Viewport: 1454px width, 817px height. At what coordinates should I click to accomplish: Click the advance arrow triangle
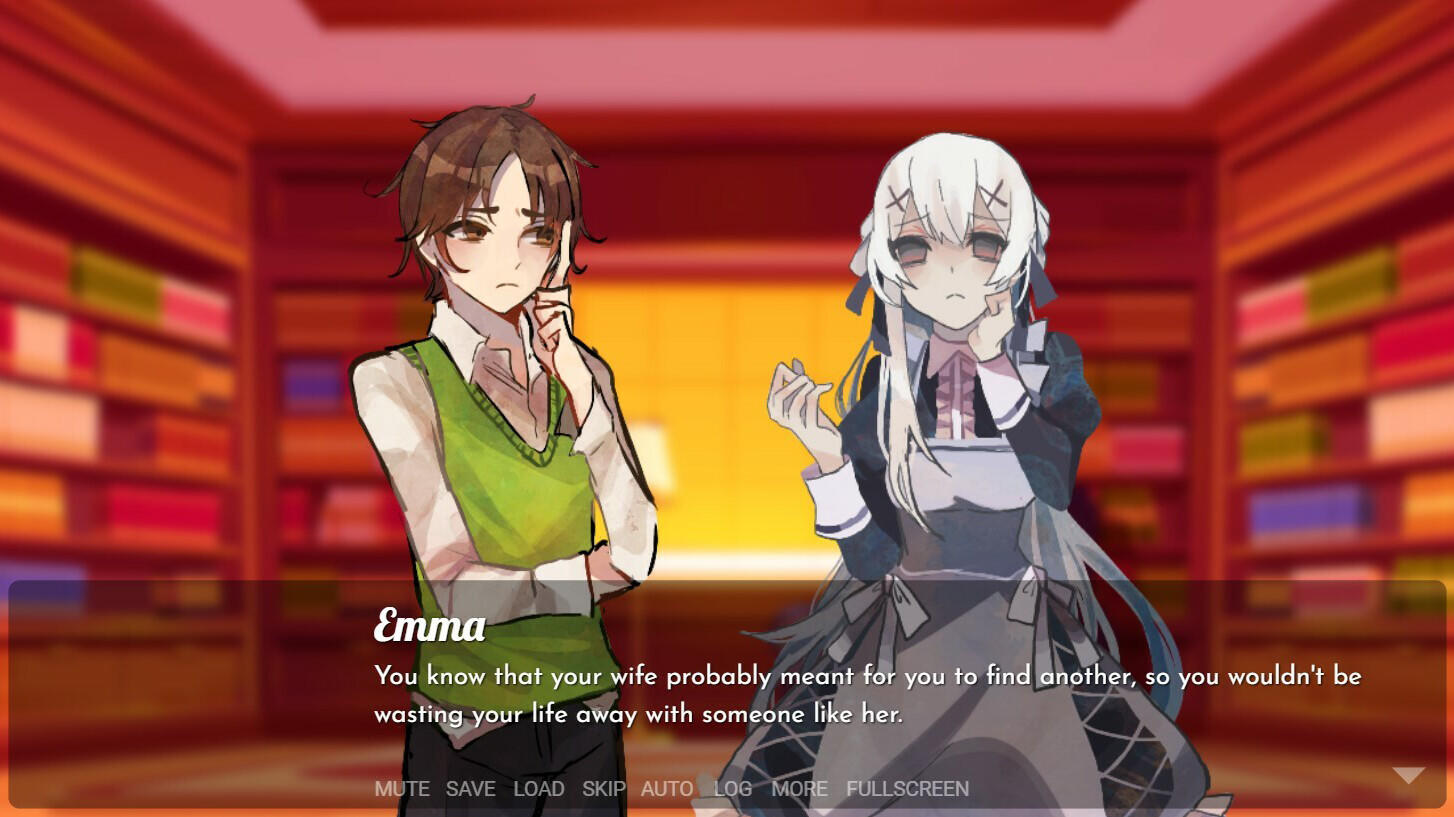pyautogui.click(x=1408, y=773)
